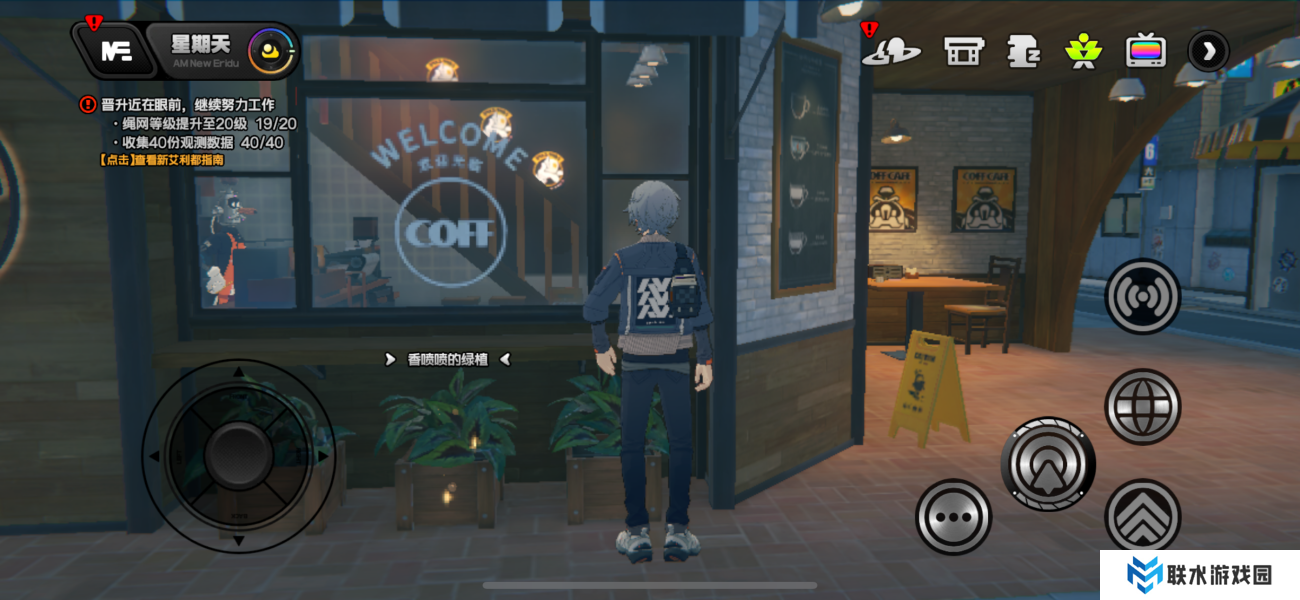The width and height of the screenshot is (1300, 600).
Task: Open the colorful TV icon
Action: click(1145, 51)
